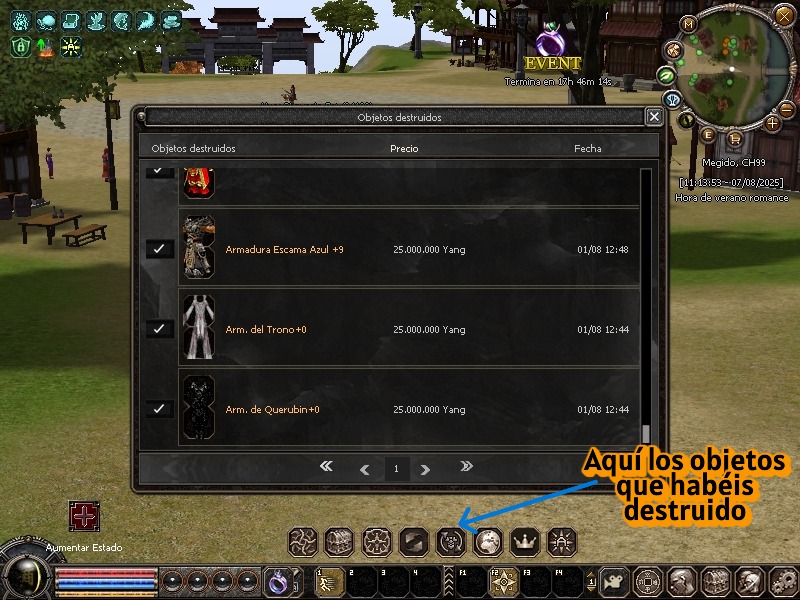Sort the list by Precio column header

pyautogui.click(x=404, y=148)
